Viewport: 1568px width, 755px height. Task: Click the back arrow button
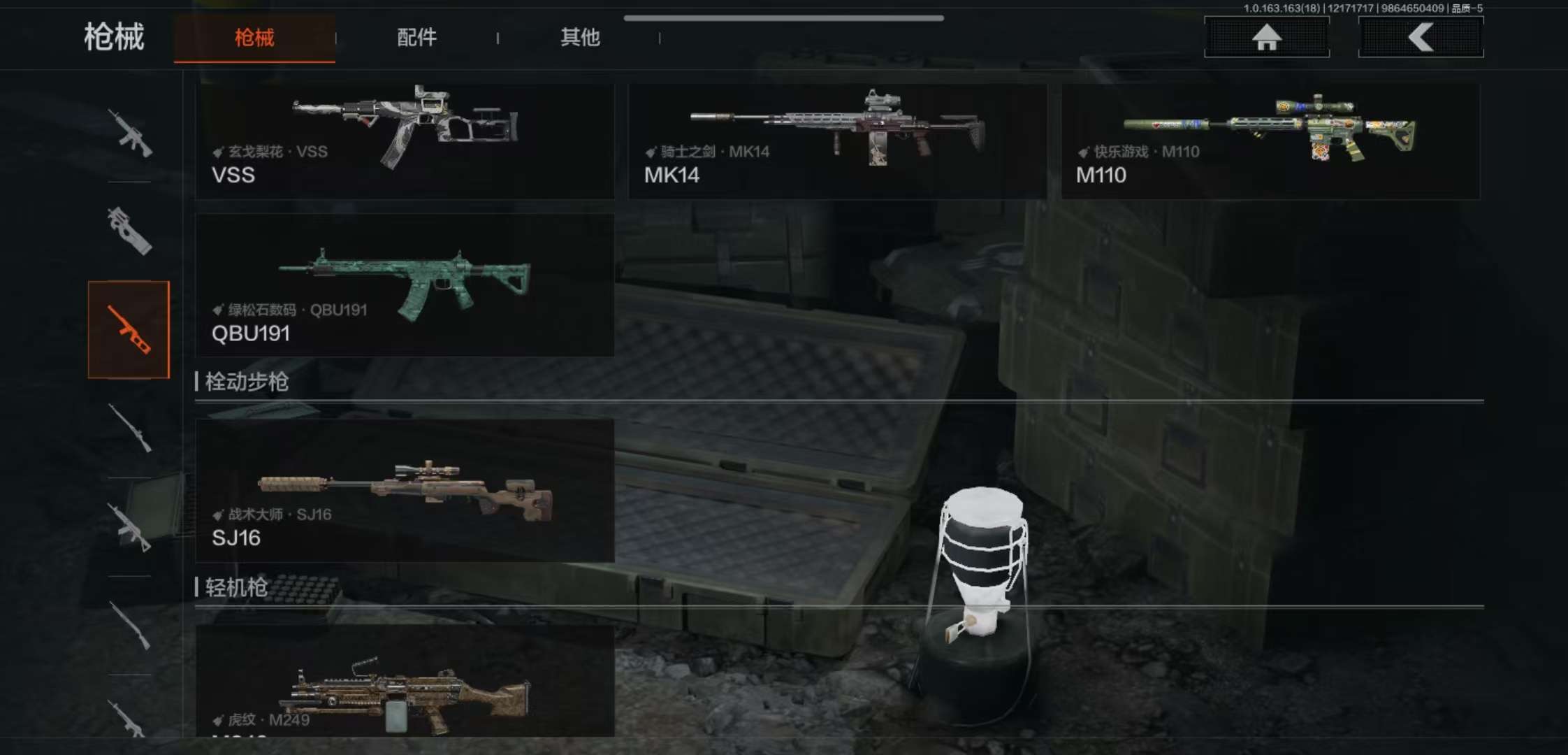click(1421, 37)
